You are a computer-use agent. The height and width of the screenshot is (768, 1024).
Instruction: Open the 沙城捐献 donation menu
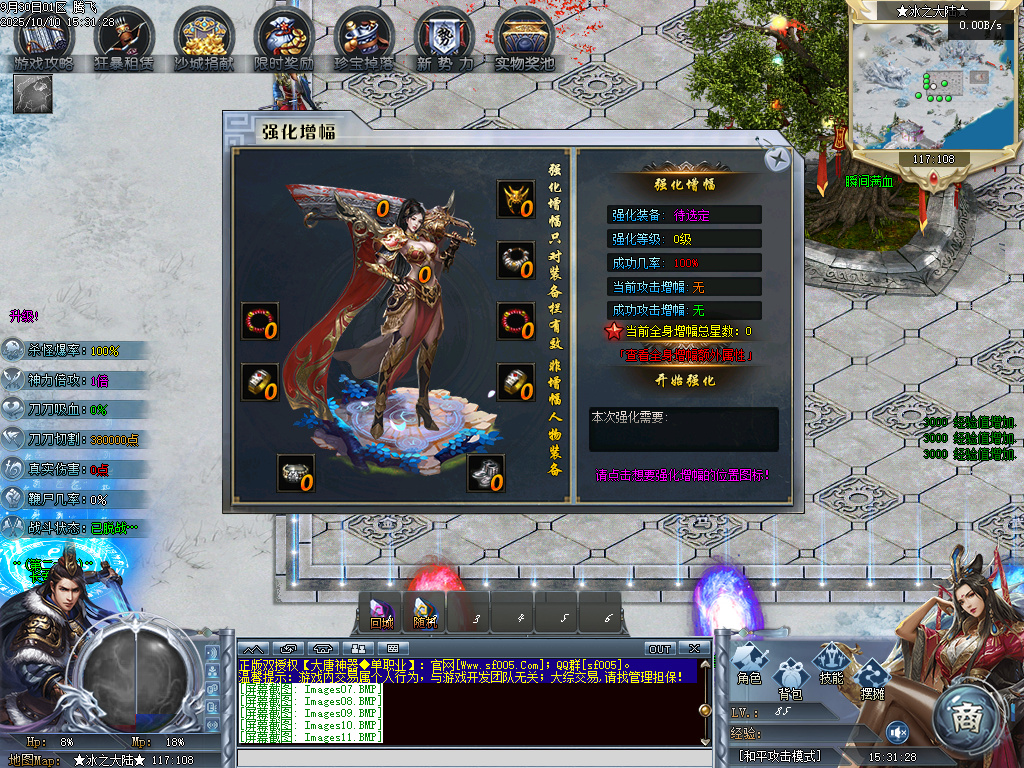(204, 40)
